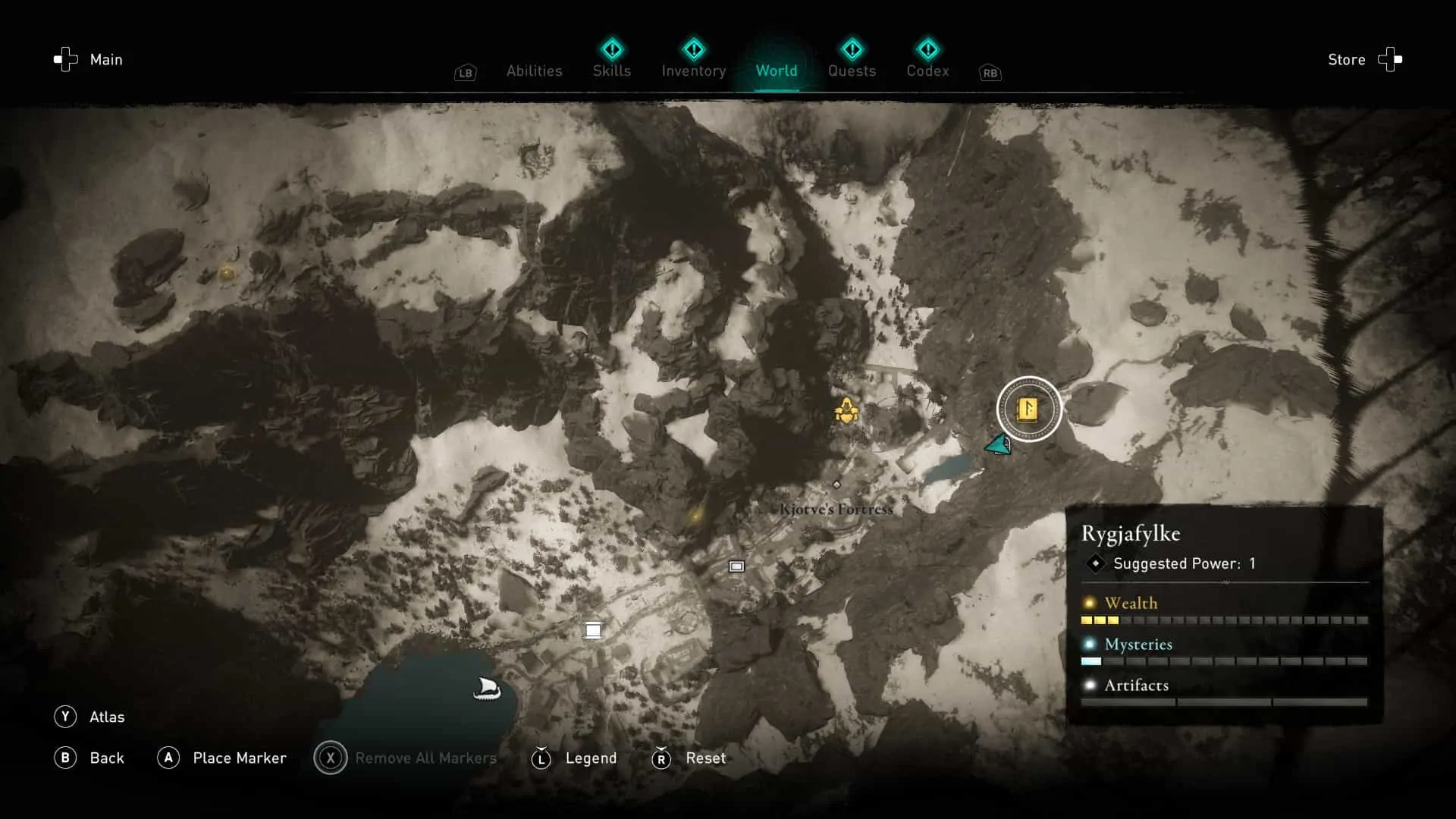Select the small yellow Wealth dot in upper left mountains
Viewport: 1456px width, 819px height.
tap(227, 271)
